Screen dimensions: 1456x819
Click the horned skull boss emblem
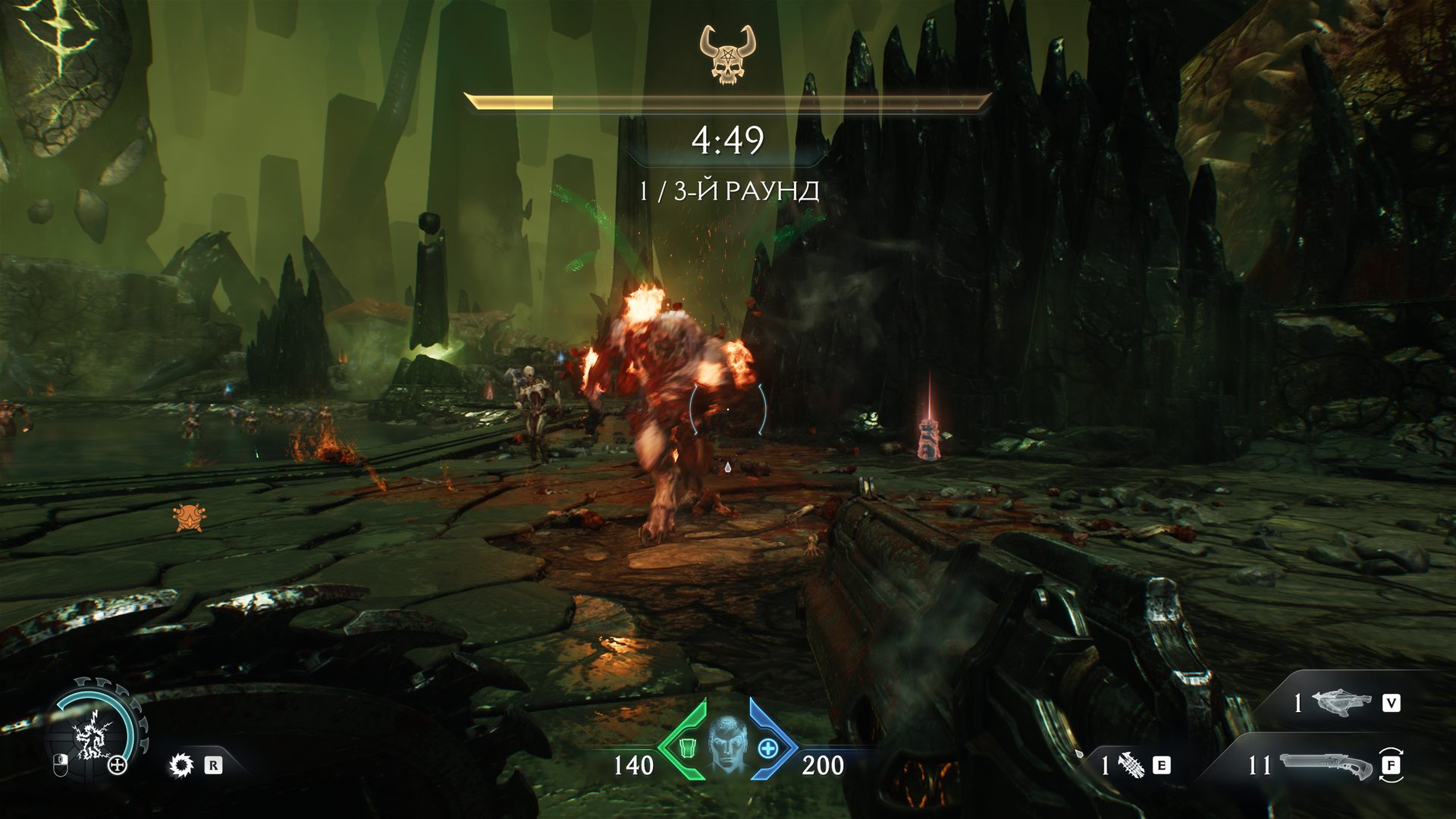click(727, 54)
